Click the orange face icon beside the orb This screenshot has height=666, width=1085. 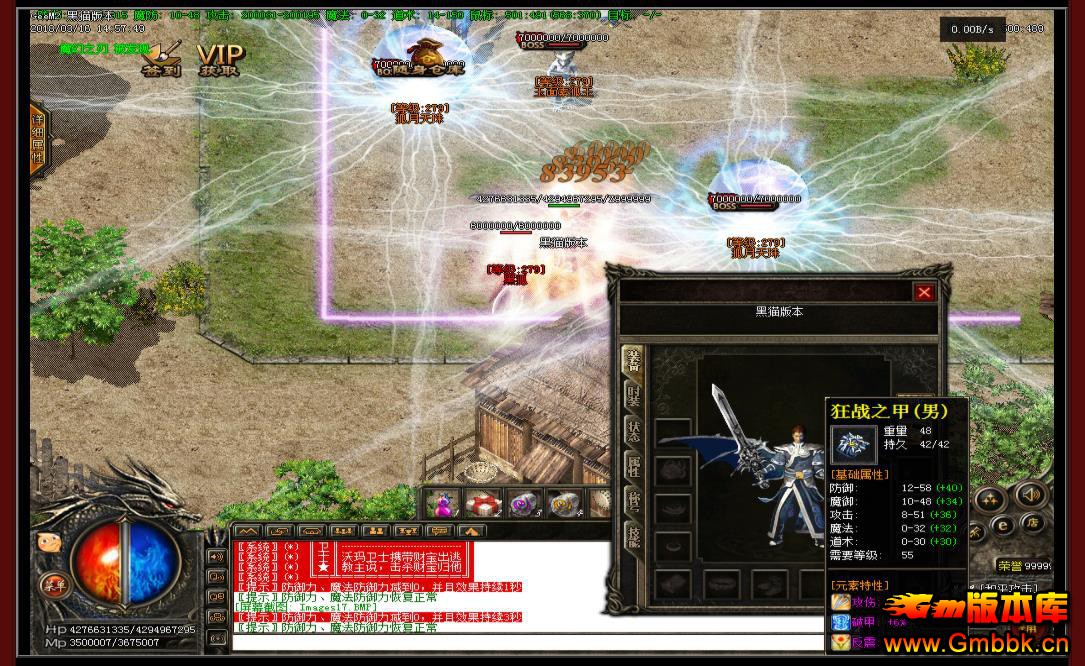pyautogui.click(x=48, y=543)
